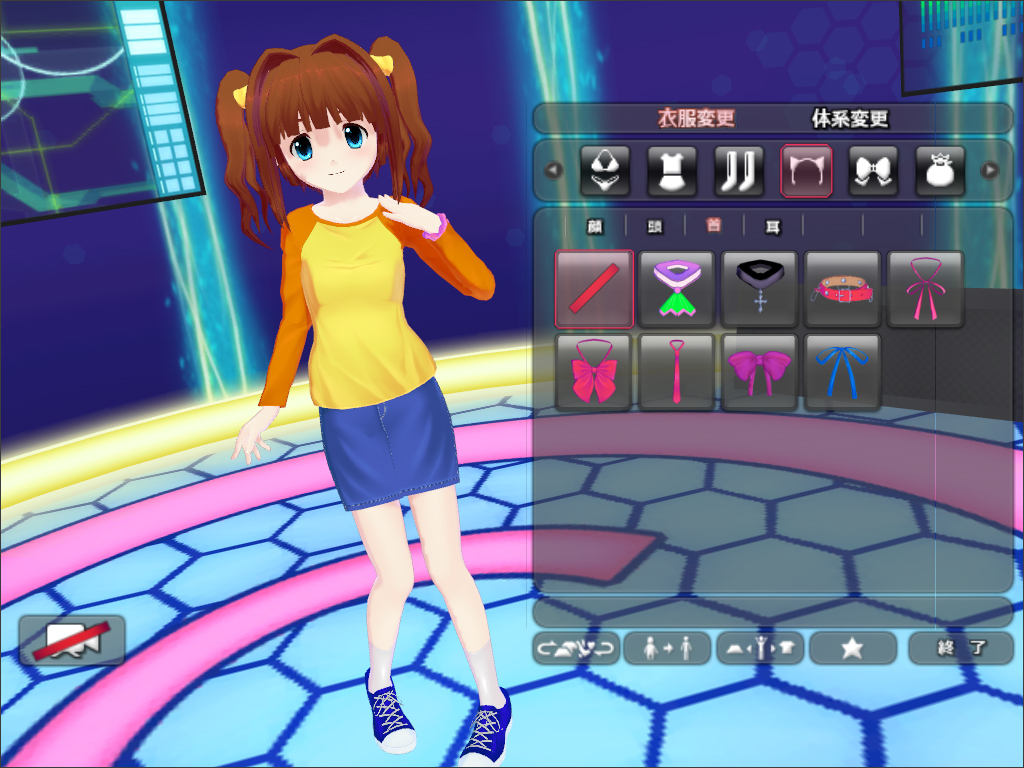This screenshot has height=768, width=1024.
Task: Select the red slash no-accessory tile
Action: 594,289
